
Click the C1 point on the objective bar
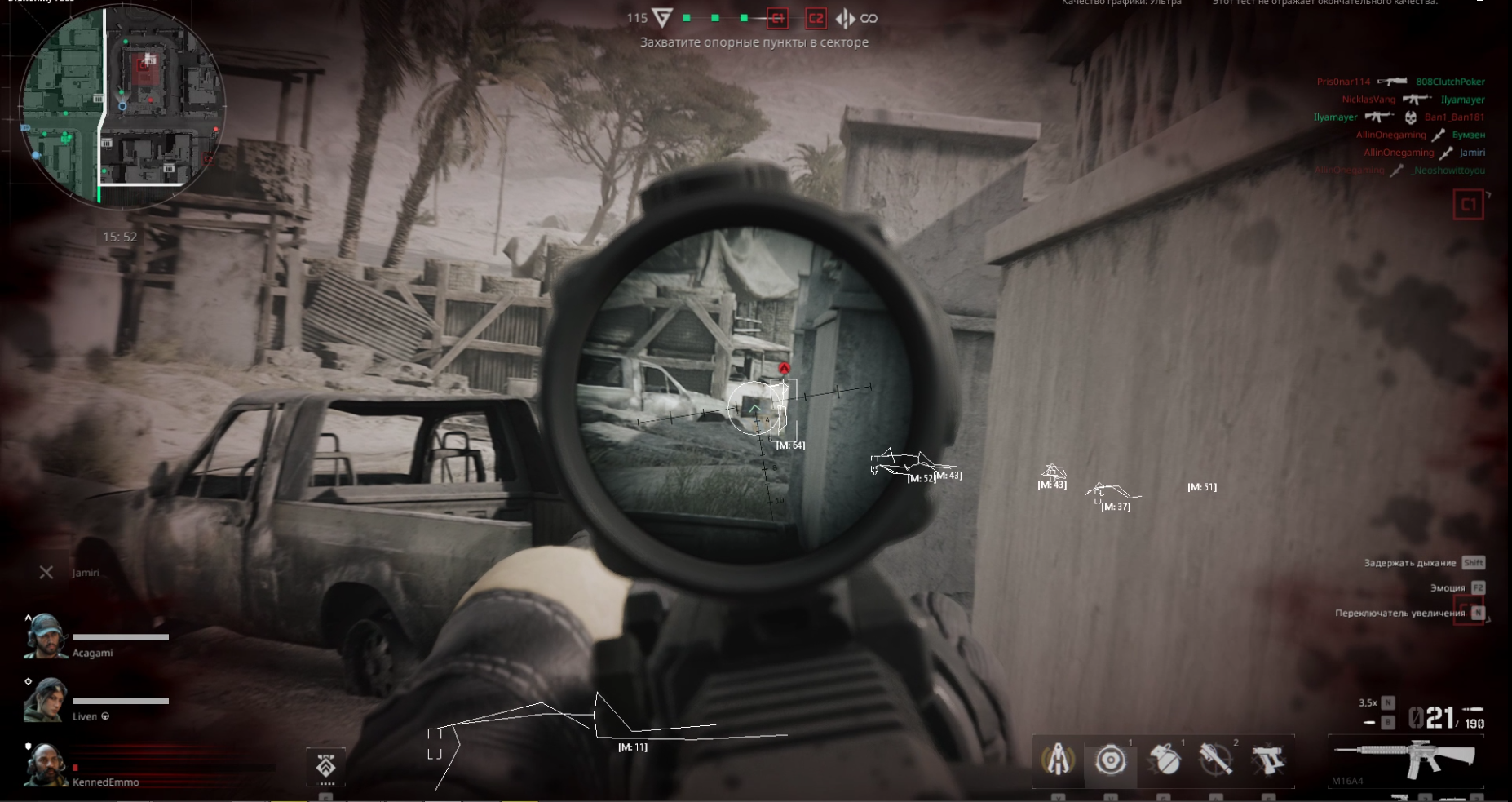(776, 18)
